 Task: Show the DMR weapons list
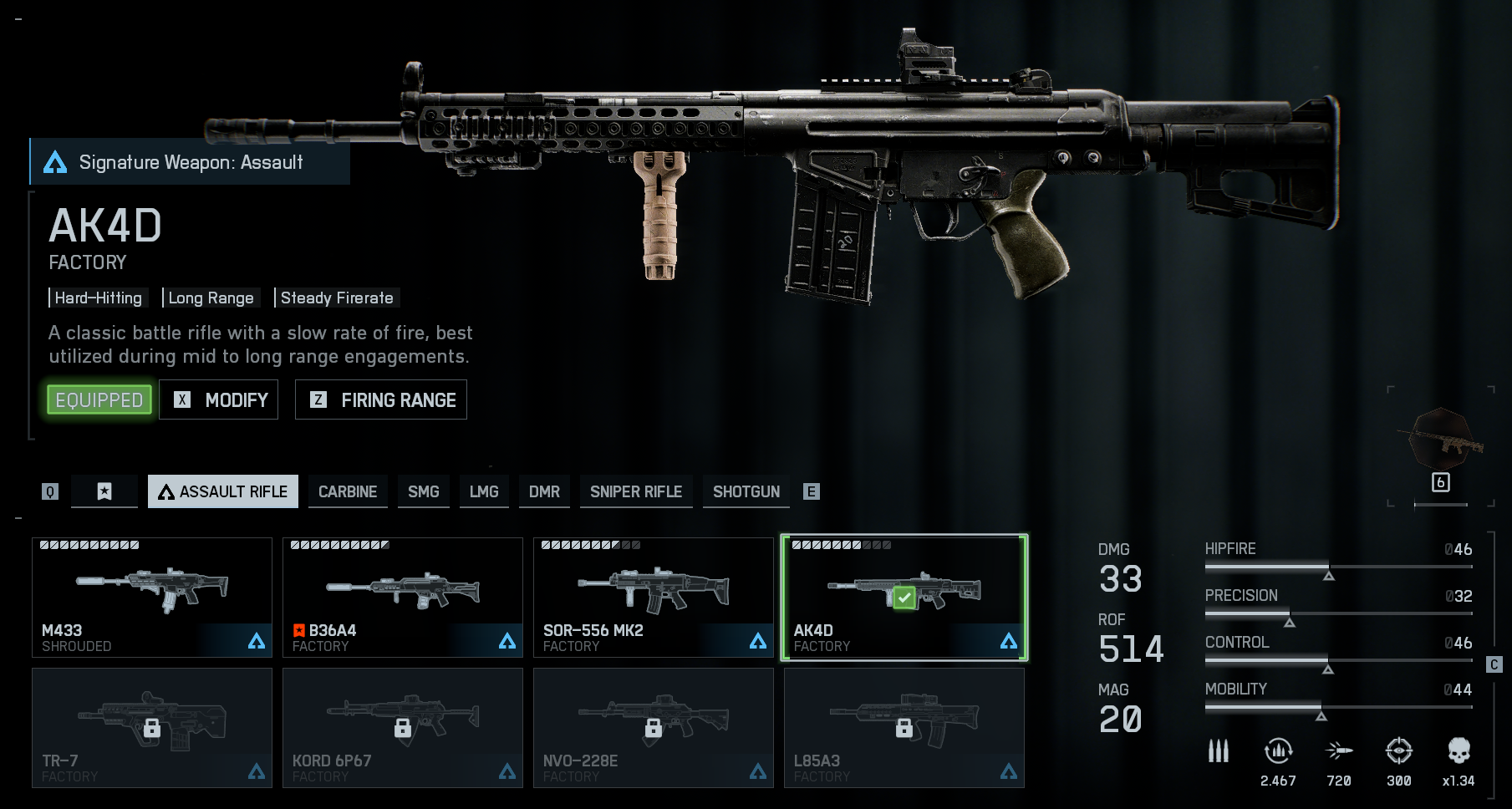(x=544, y=491)
